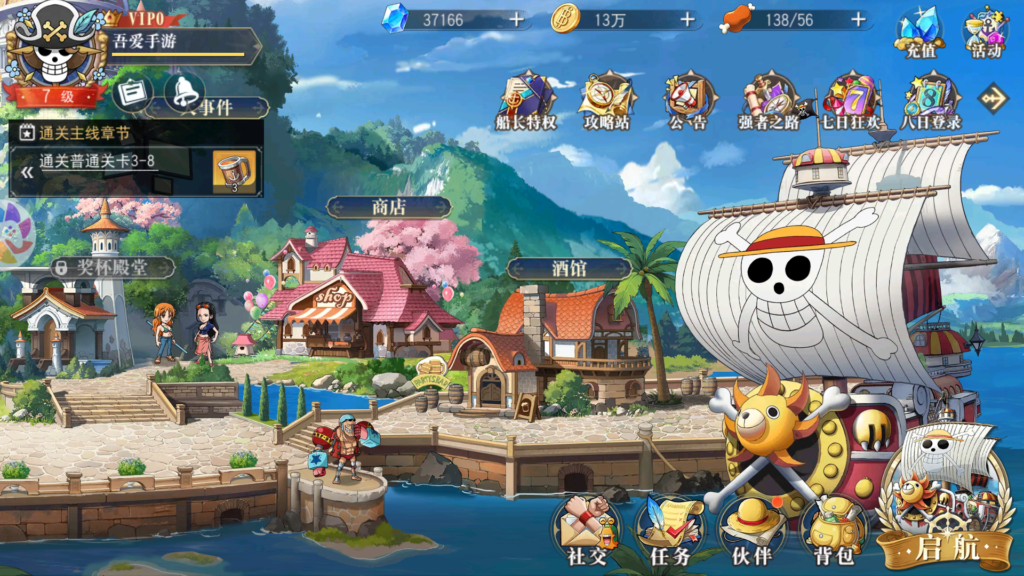This screenshot has height=576, width=1024.
Task: Enter the 酒馆 tavern building label
Action: (568, 268)
